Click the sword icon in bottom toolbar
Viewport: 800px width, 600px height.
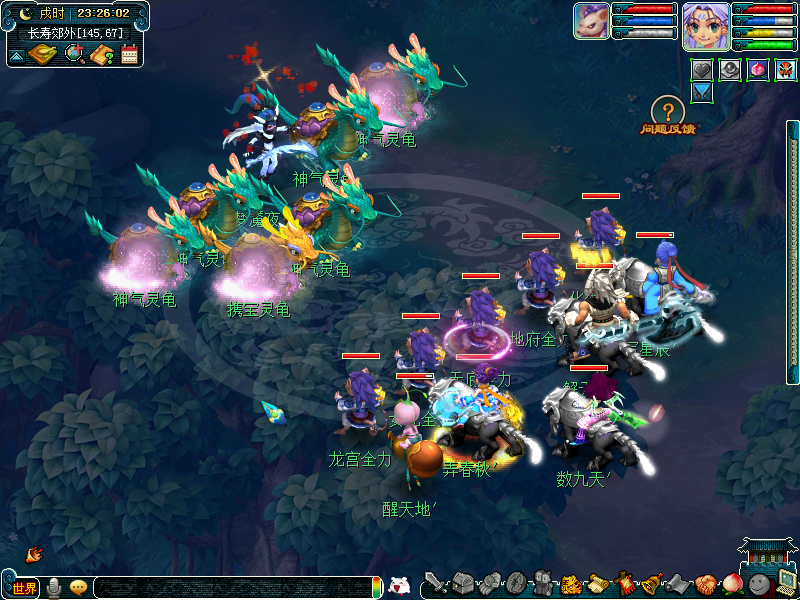pos(434,583)
